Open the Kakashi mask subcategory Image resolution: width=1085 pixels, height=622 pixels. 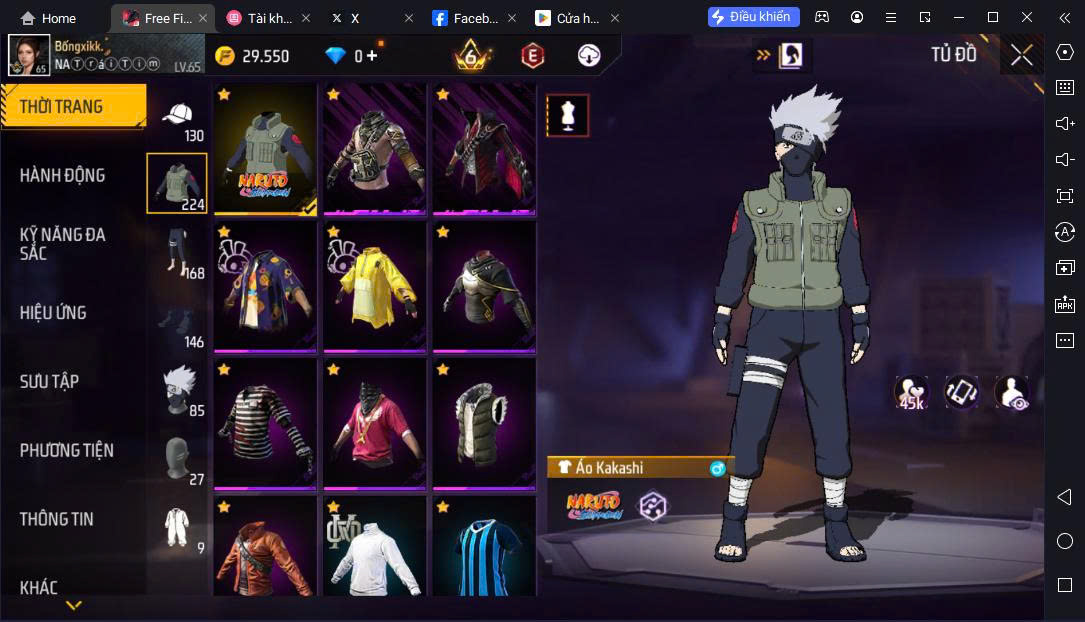(178, 390)
